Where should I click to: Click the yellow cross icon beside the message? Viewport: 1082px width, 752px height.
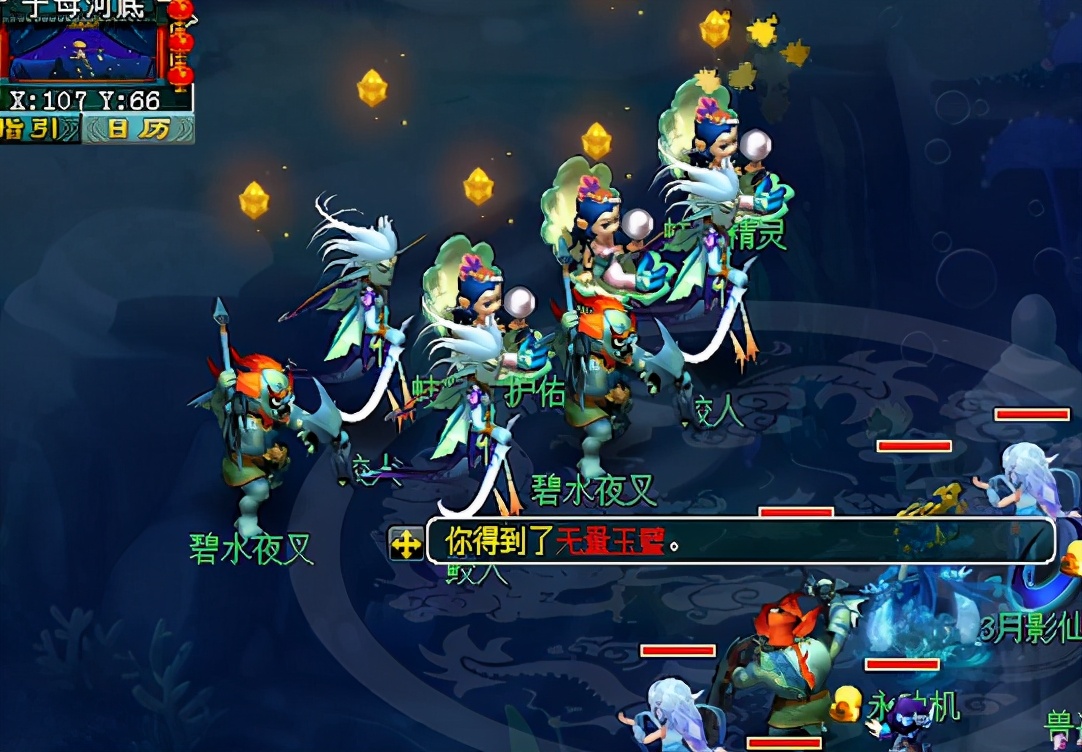coord(406,543)
